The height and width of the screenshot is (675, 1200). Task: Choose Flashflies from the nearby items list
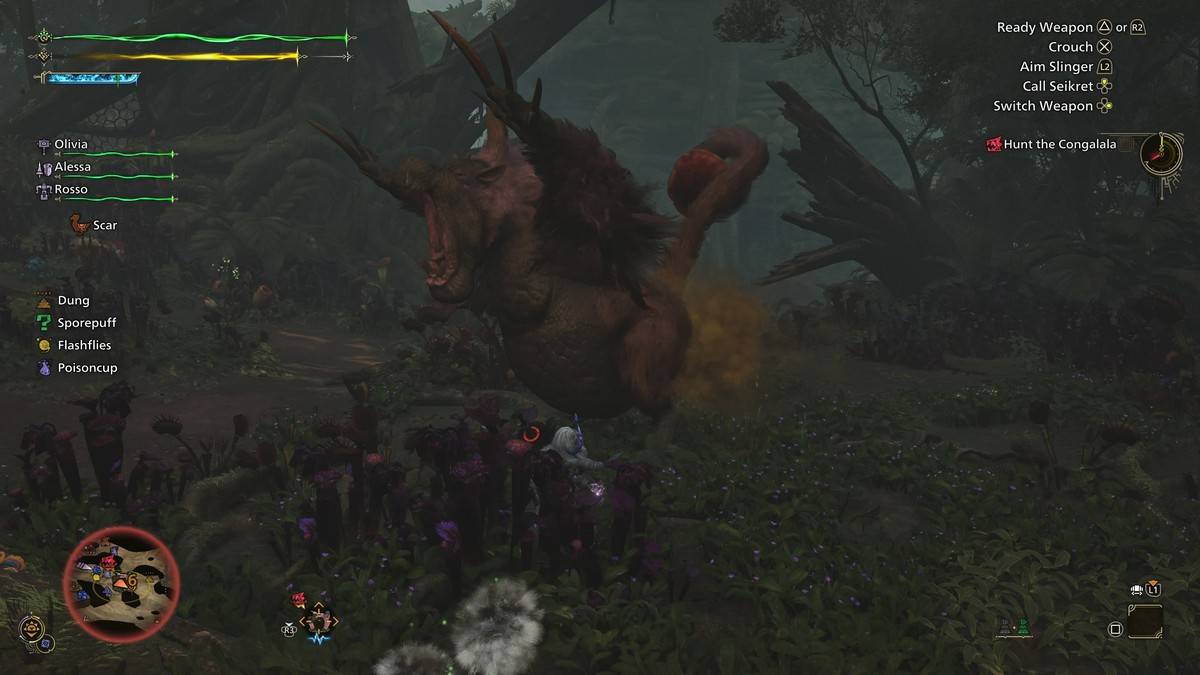pos(84,345)
